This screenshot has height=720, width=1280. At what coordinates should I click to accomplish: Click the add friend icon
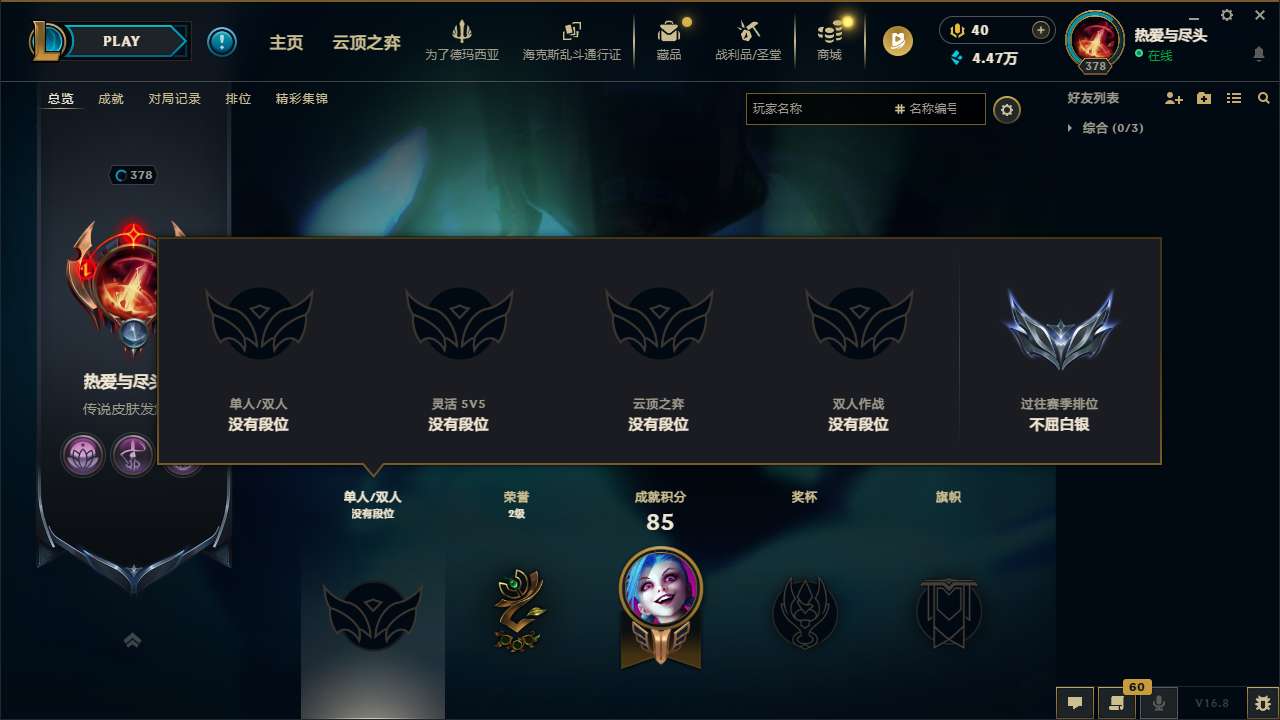tap(1173, 98)
